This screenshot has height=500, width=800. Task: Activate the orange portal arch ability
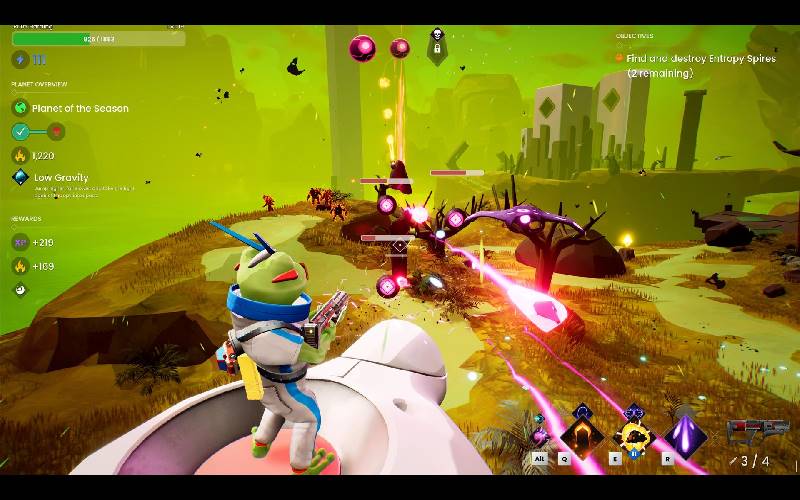(581, 436)
